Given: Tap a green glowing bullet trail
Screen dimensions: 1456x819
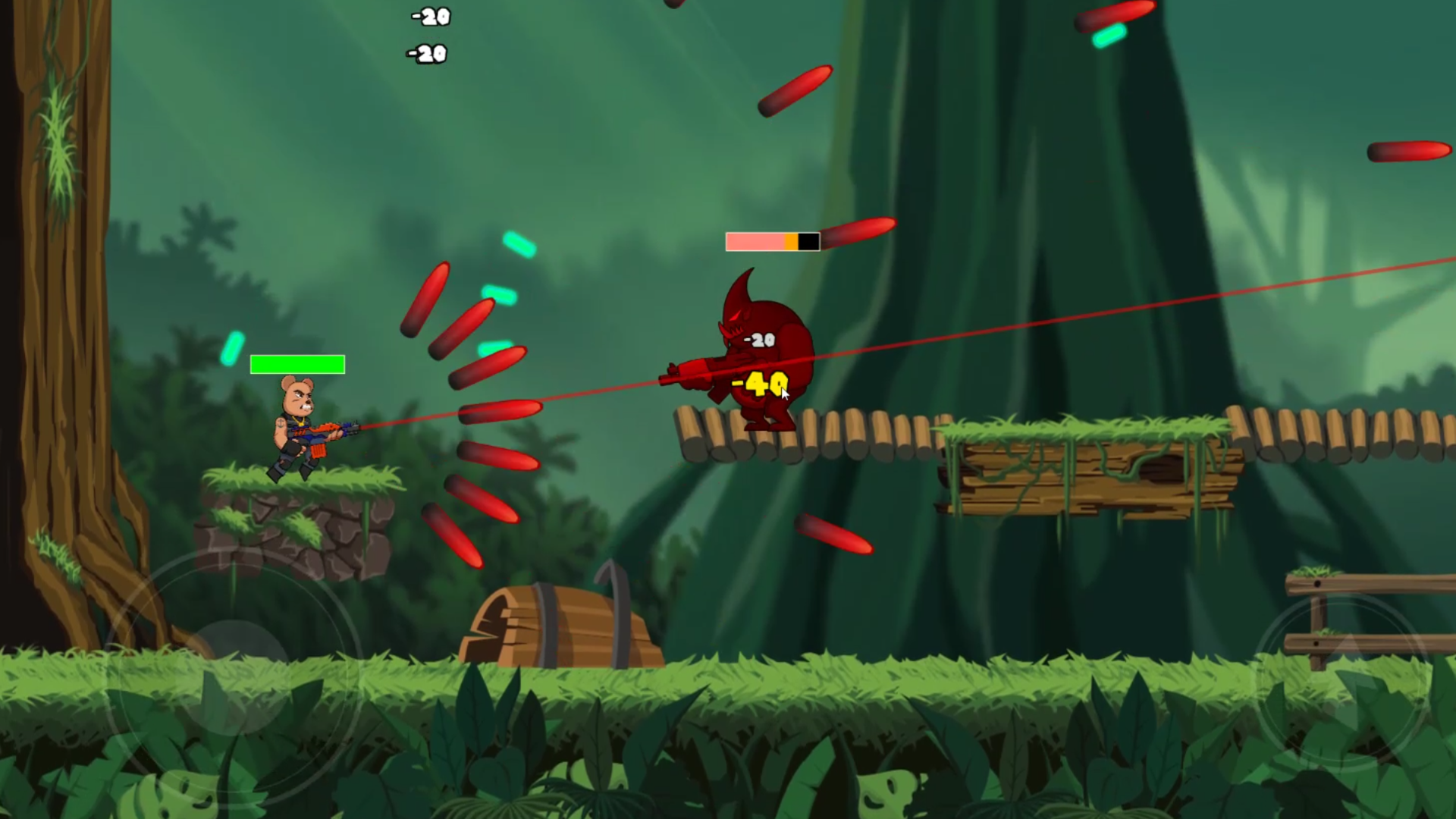Looking at the screenshot, I should (519, 246).
